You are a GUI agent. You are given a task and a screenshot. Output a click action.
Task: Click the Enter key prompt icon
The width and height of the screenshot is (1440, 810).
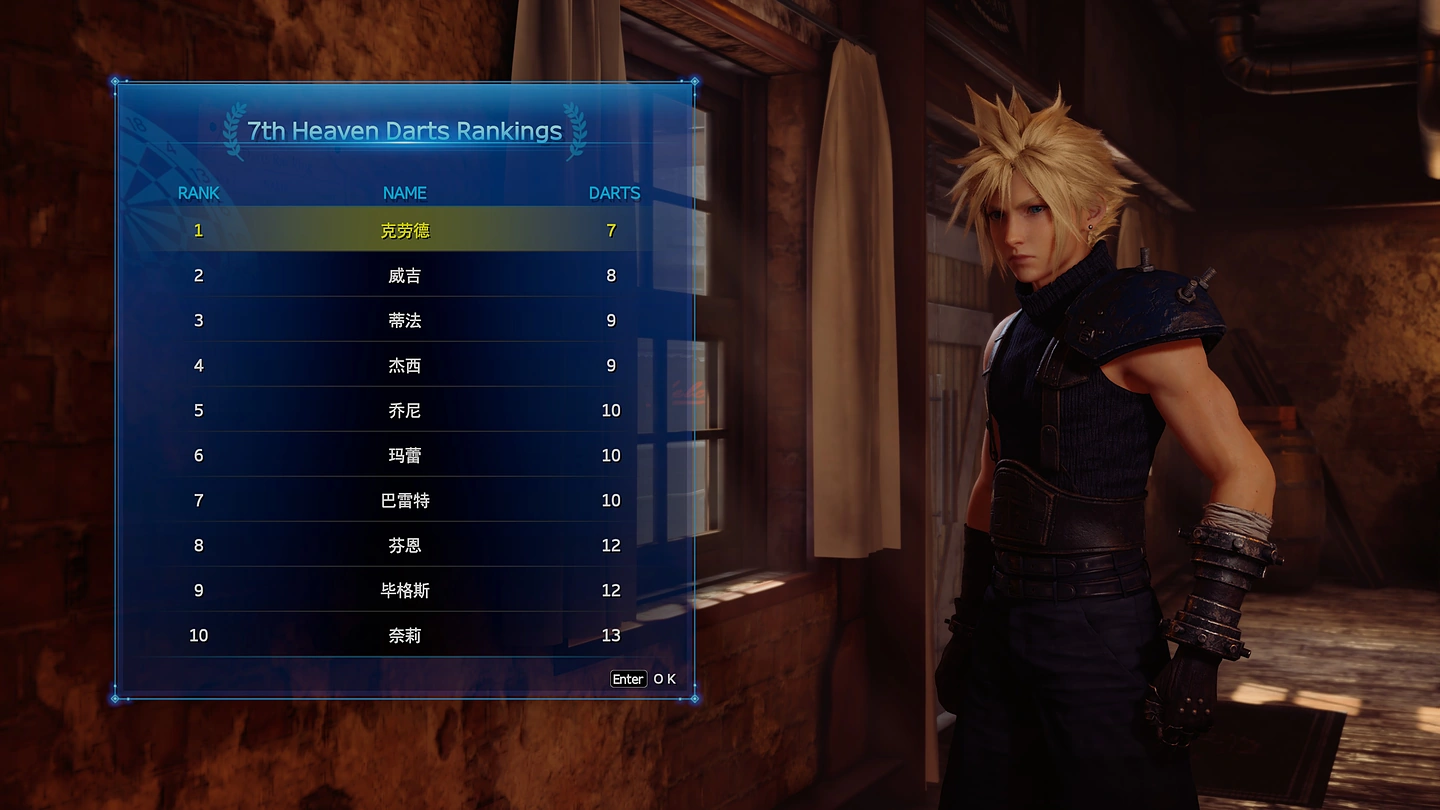(628, 679)
